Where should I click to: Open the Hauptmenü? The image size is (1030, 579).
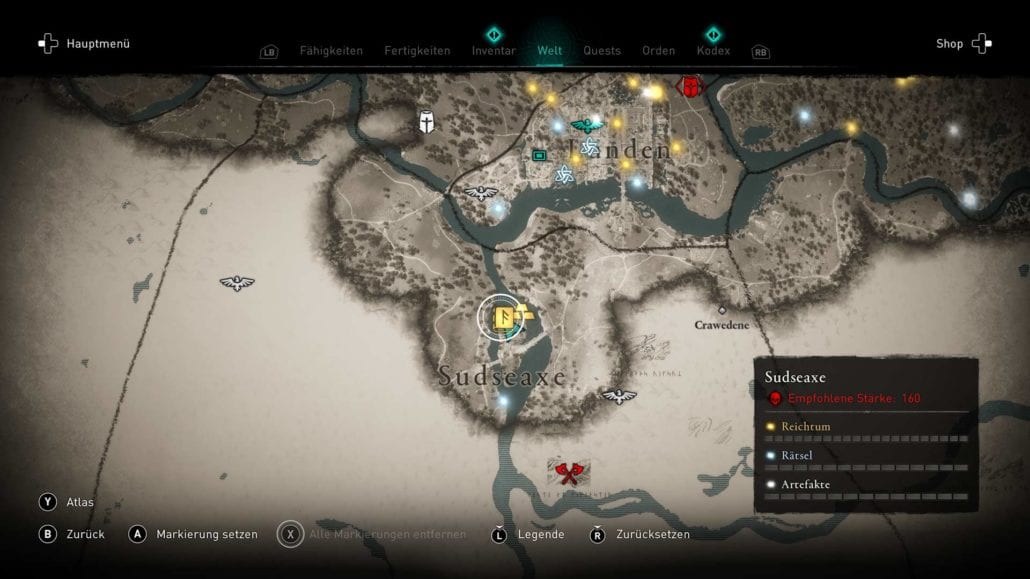pos(97,44)
